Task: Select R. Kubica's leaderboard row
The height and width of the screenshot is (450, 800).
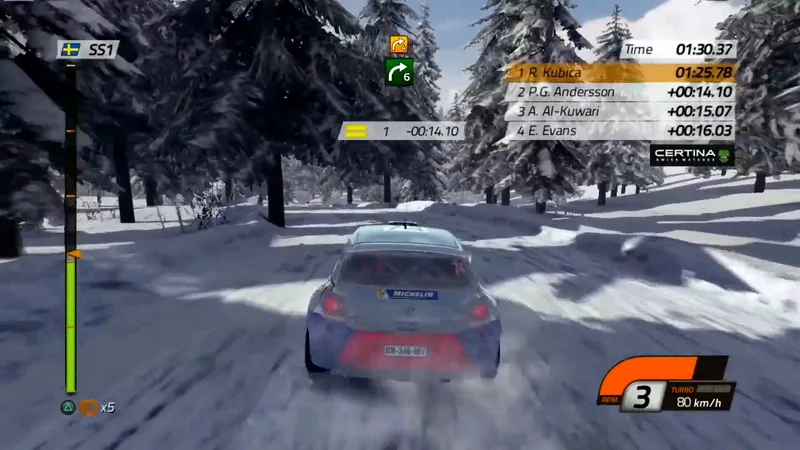Action: [620, 72]
